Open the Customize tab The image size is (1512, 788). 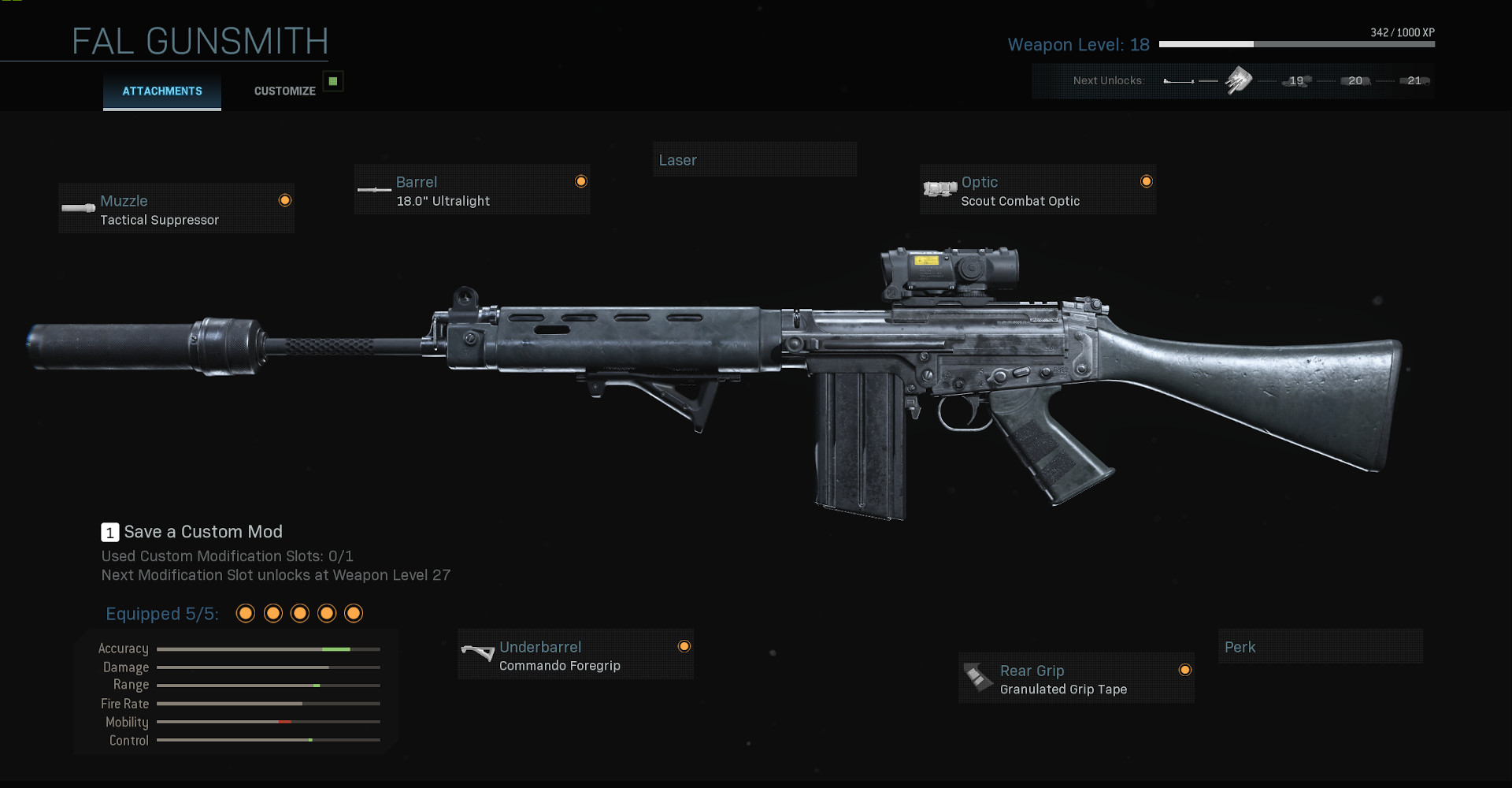pyautogui.click(x=284, y=91)
